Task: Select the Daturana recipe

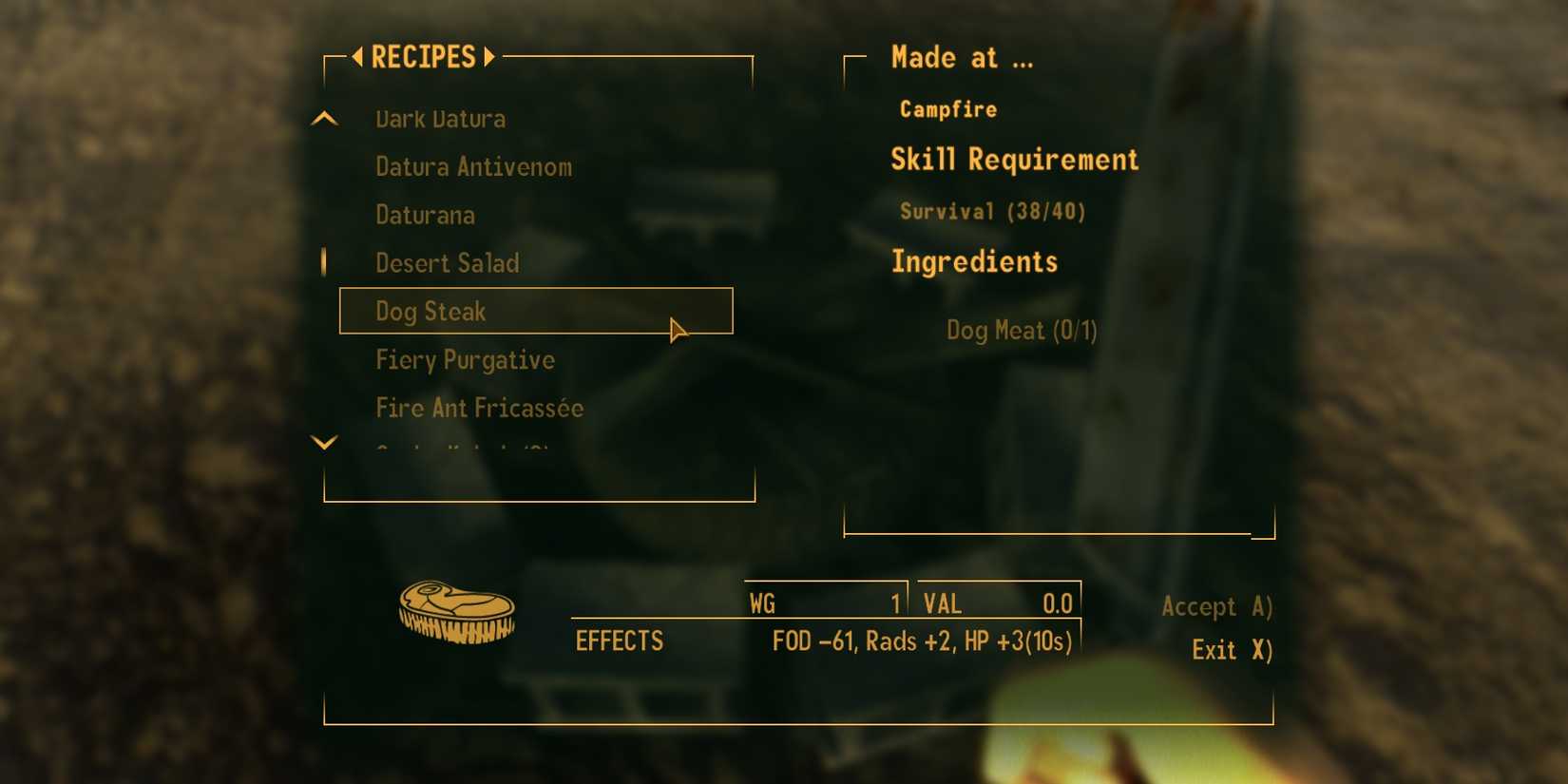Action: [425, 215]
